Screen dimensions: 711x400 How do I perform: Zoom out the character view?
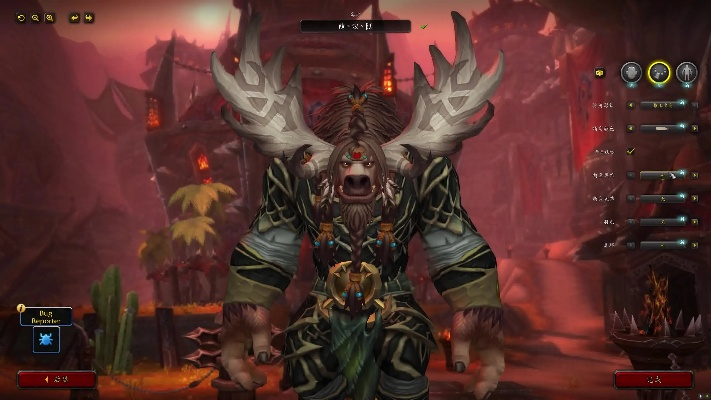(35, 18)
